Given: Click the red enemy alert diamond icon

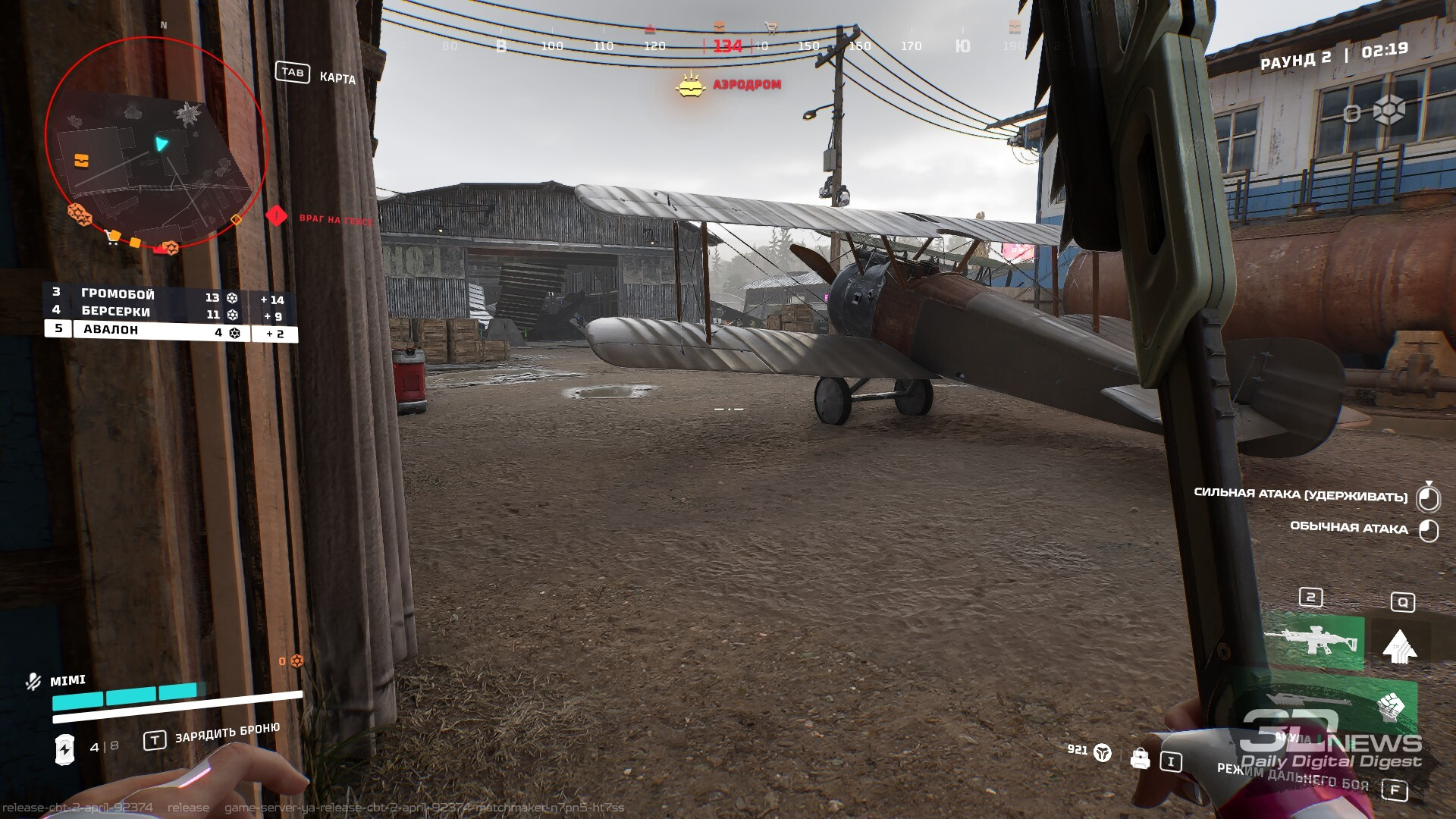Looking at the screenshot, I should click(x=277, y=216).
